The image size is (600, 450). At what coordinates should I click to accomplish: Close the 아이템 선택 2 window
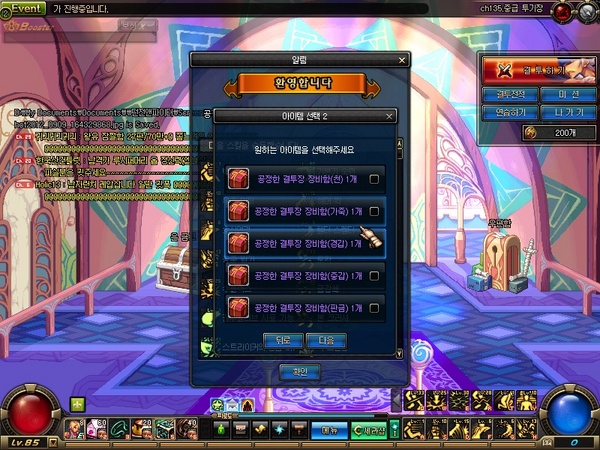390,116
